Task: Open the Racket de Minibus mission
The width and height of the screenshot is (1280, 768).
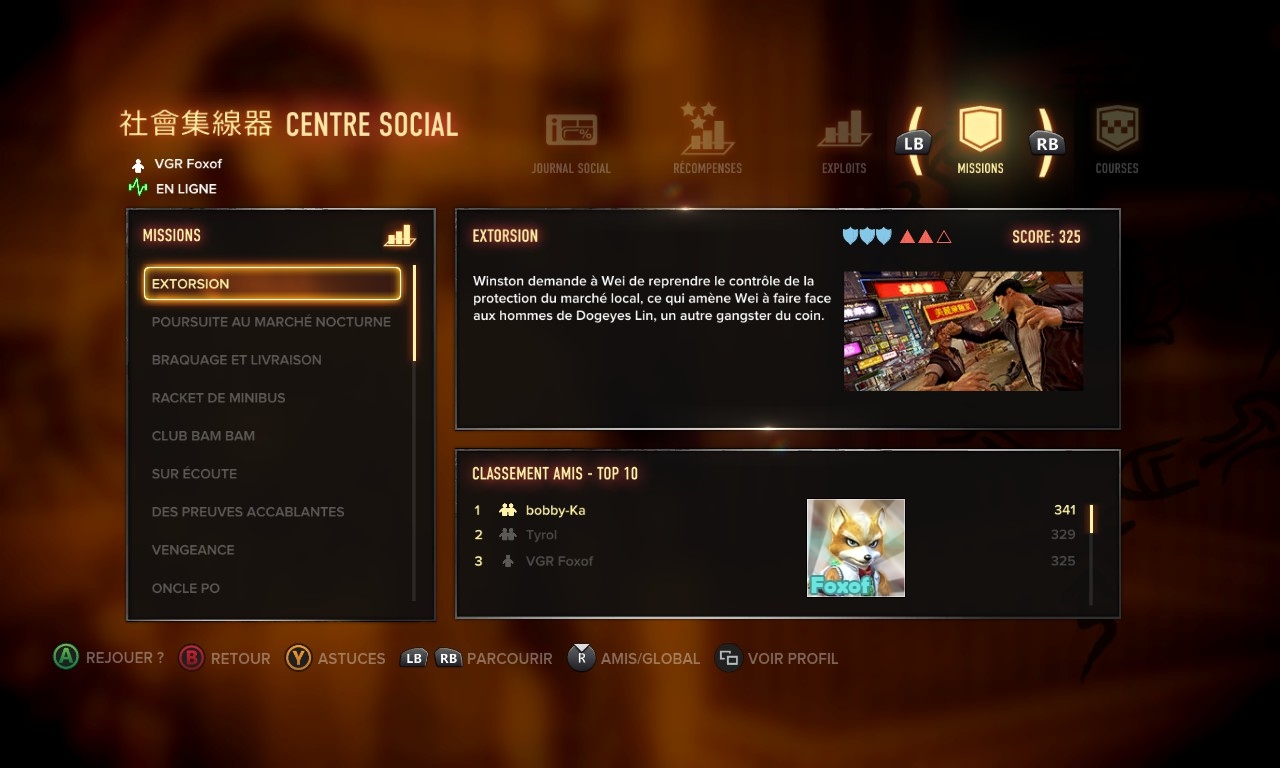Action: (219, 398)
